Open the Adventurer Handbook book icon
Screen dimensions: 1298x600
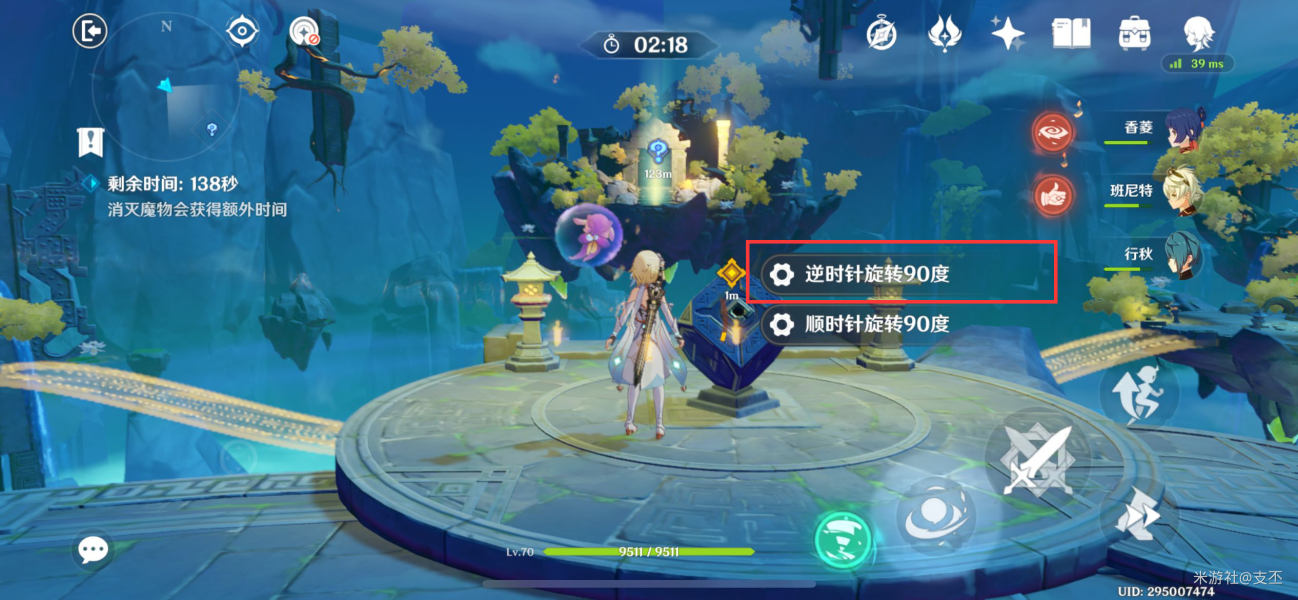coord(1071,34)
